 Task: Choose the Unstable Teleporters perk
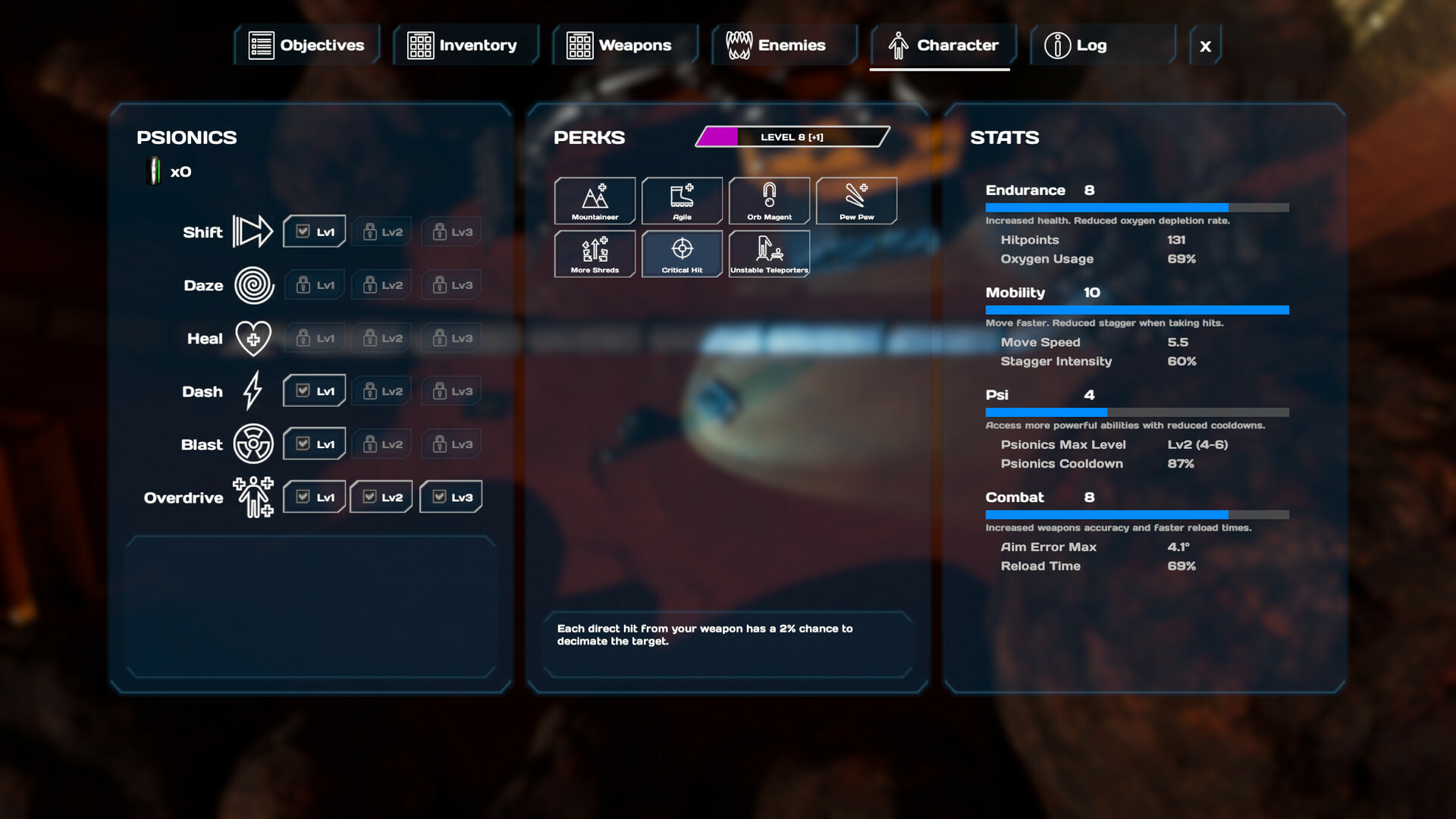[x=769, y=254]
